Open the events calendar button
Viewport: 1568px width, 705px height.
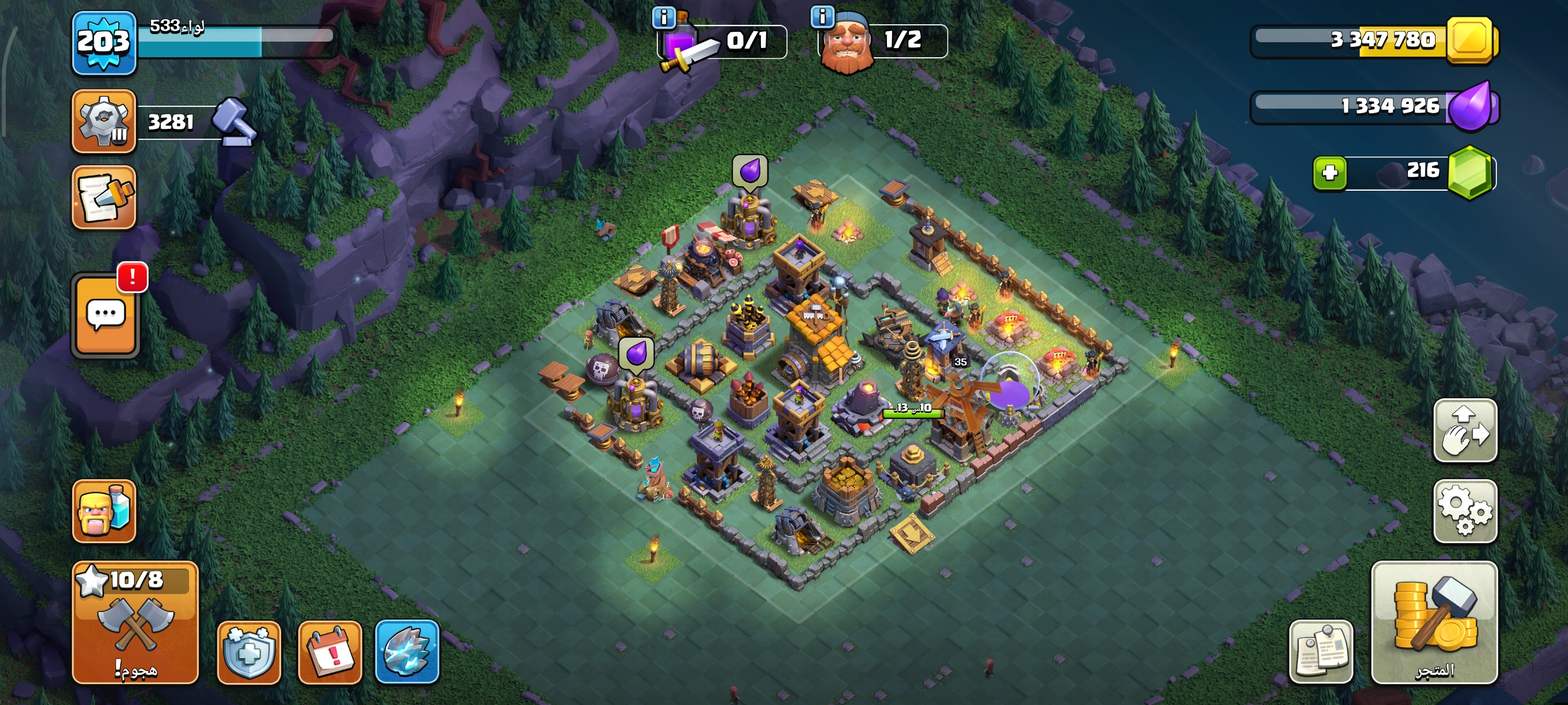pos(330,652)
